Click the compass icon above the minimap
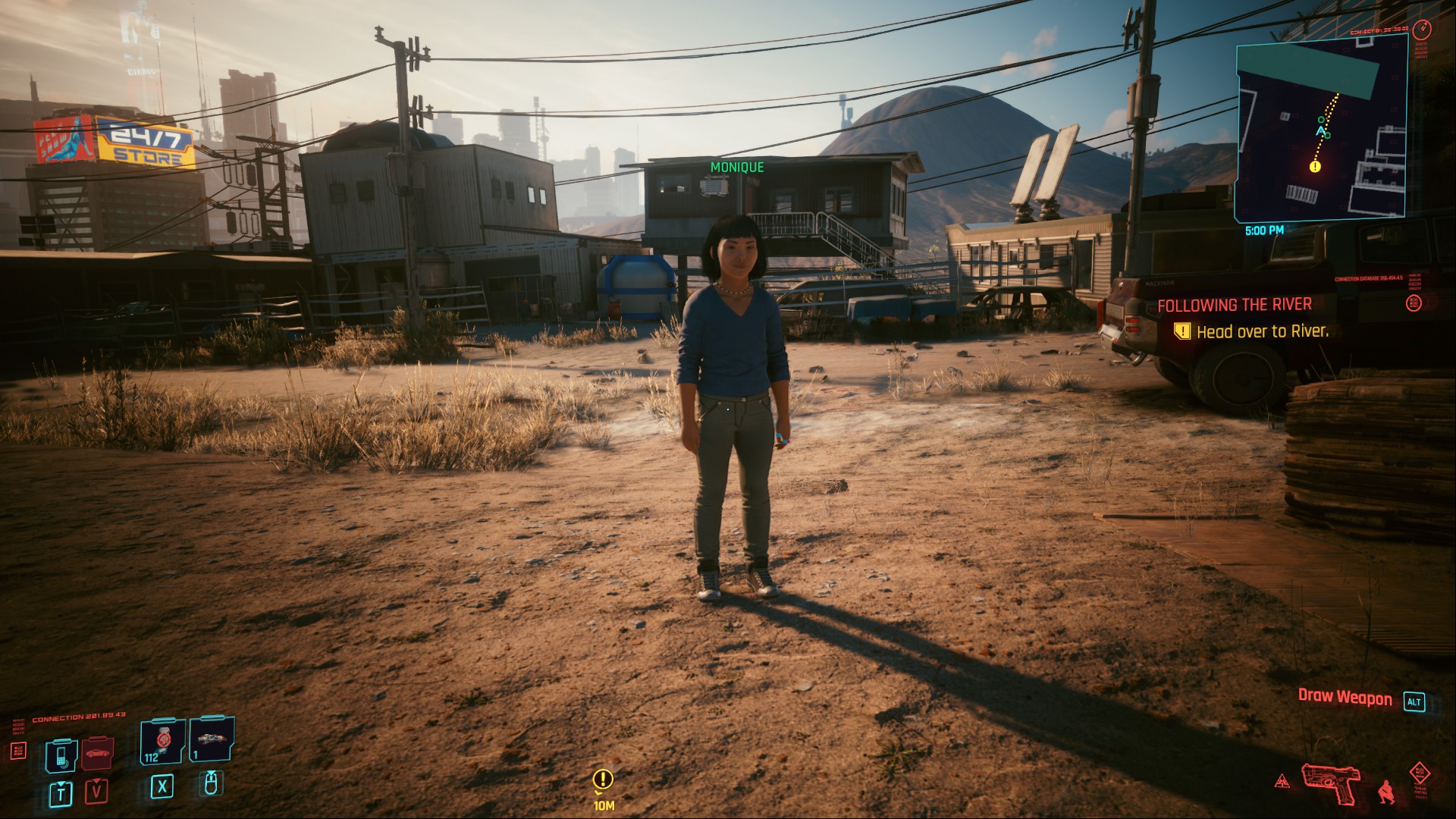 (1423, 30)
